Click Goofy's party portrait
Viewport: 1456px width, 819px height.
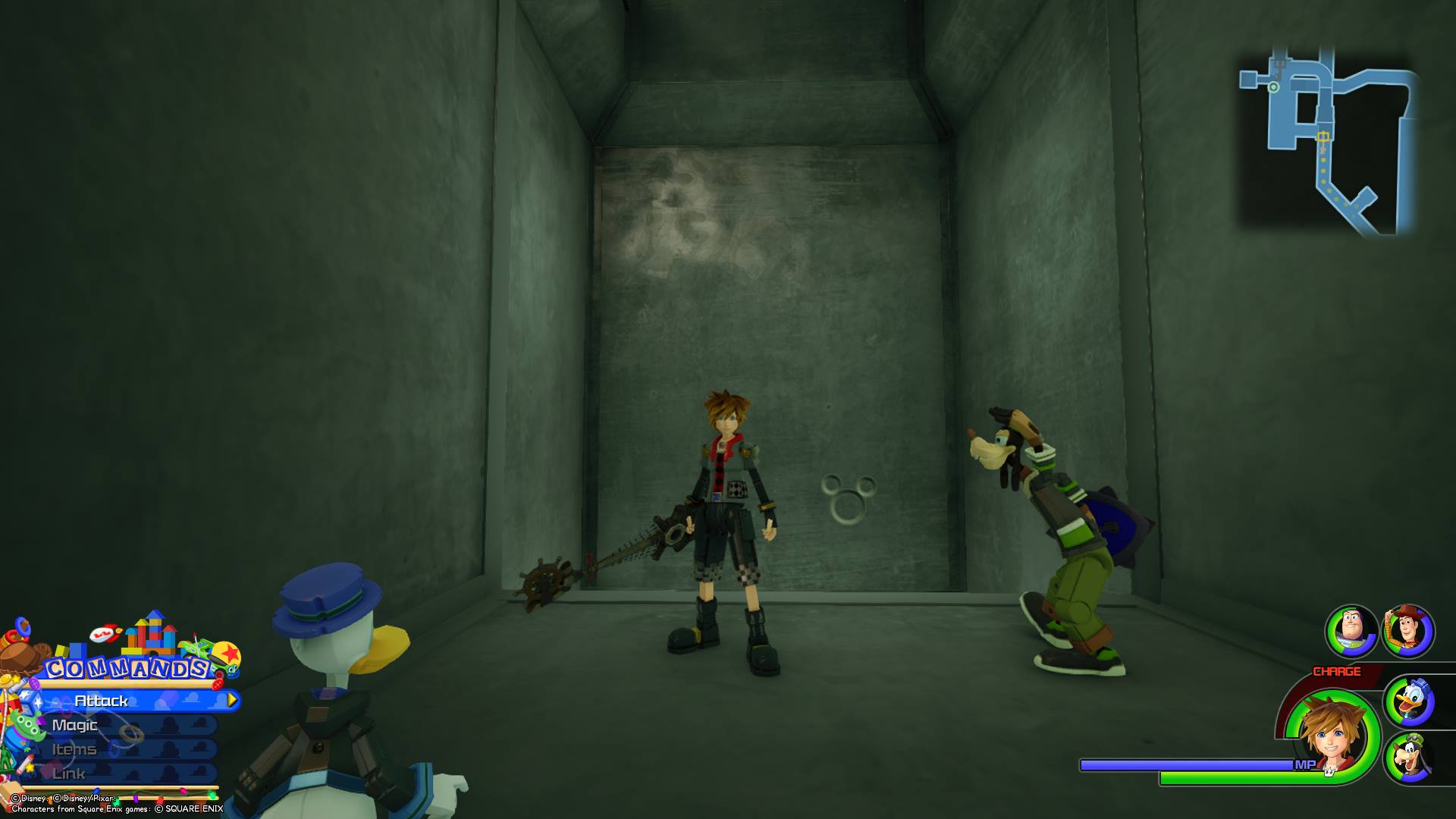1409,758
